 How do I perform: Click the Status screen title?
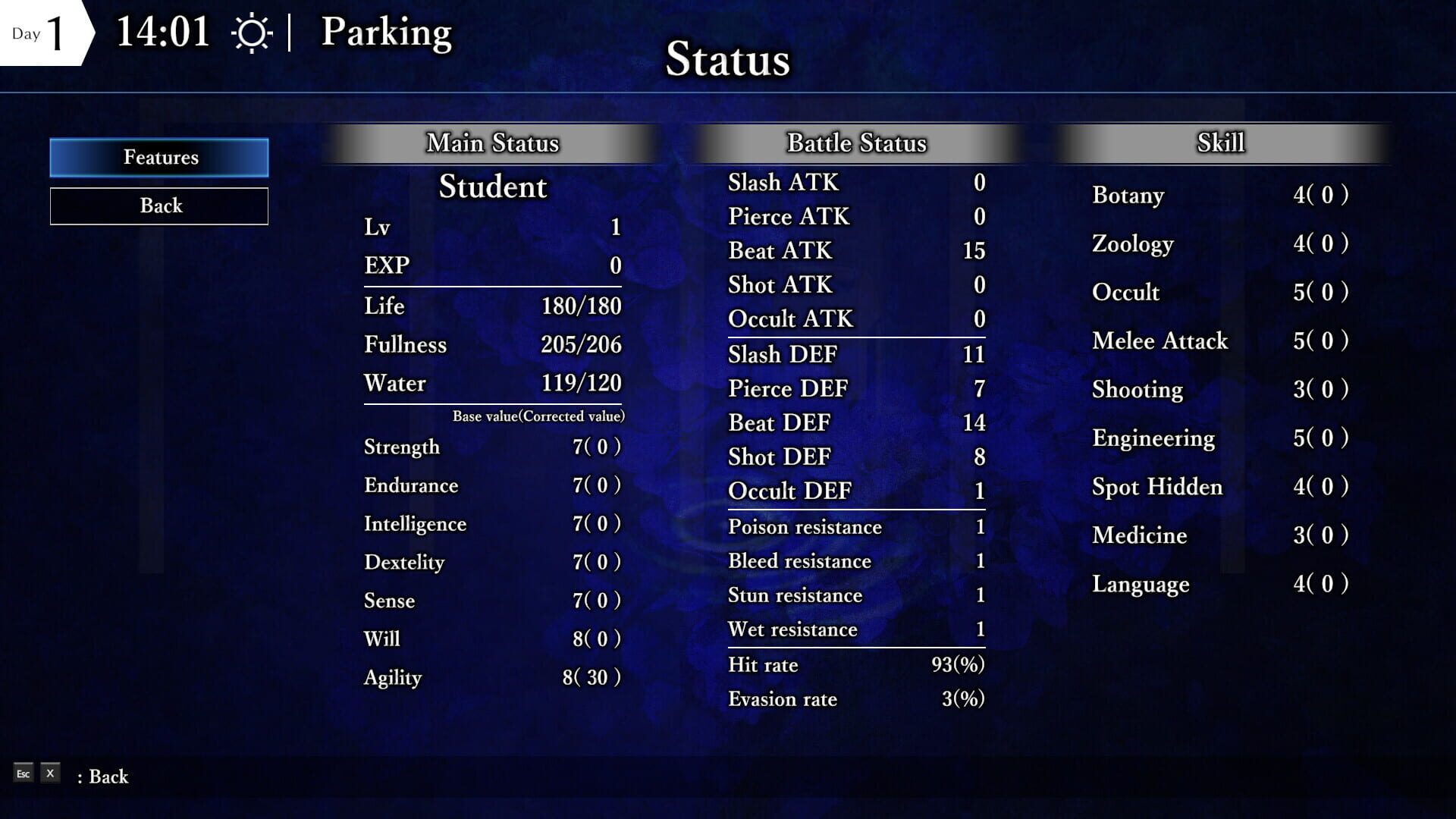coord(727,61)
